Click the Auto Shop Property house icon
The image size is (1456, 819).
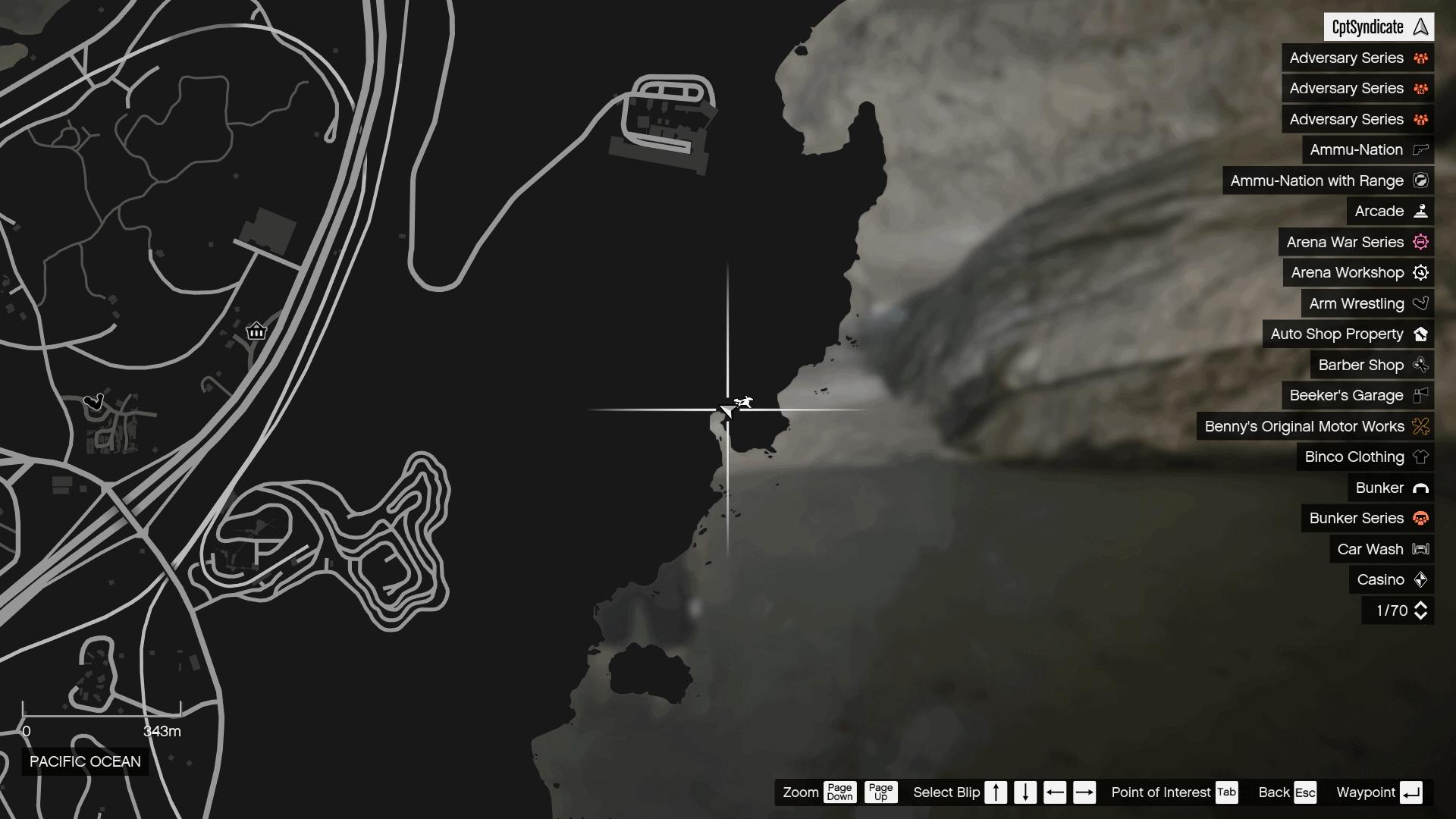[1419, 334]
